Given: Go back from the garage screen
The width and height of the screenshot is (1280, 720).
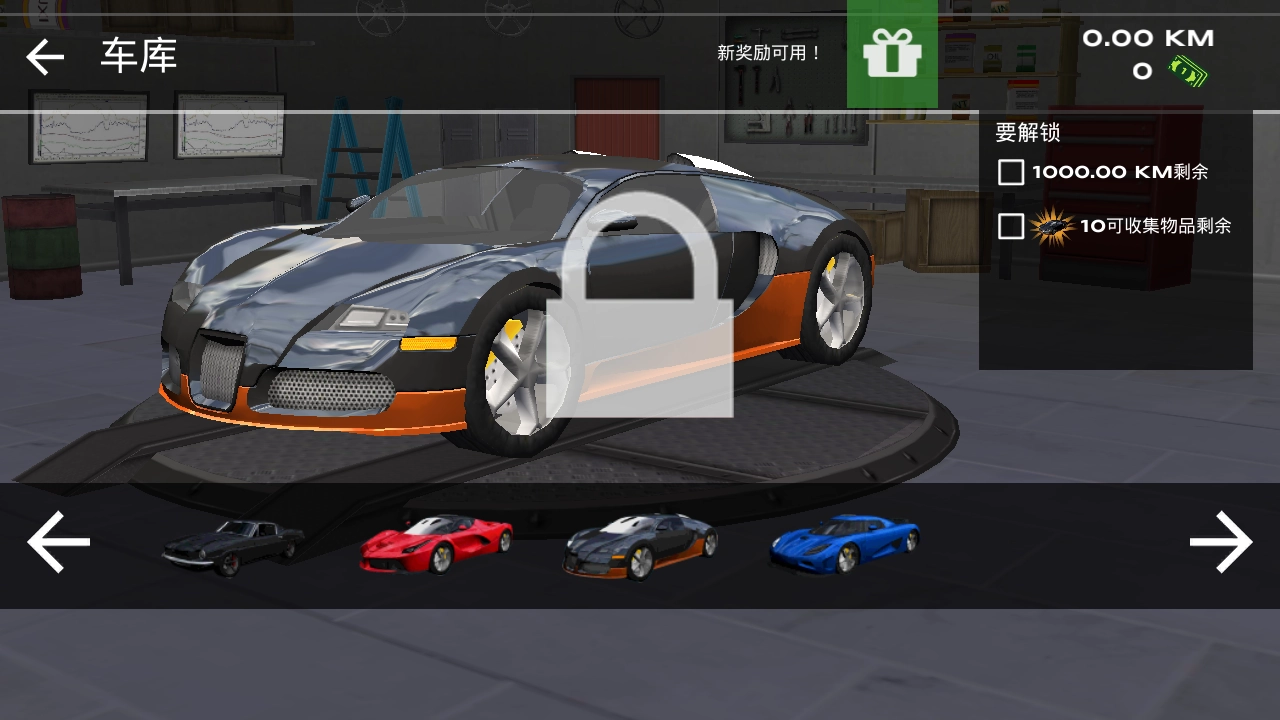Looking at the screenshot, I should (45, 57).
